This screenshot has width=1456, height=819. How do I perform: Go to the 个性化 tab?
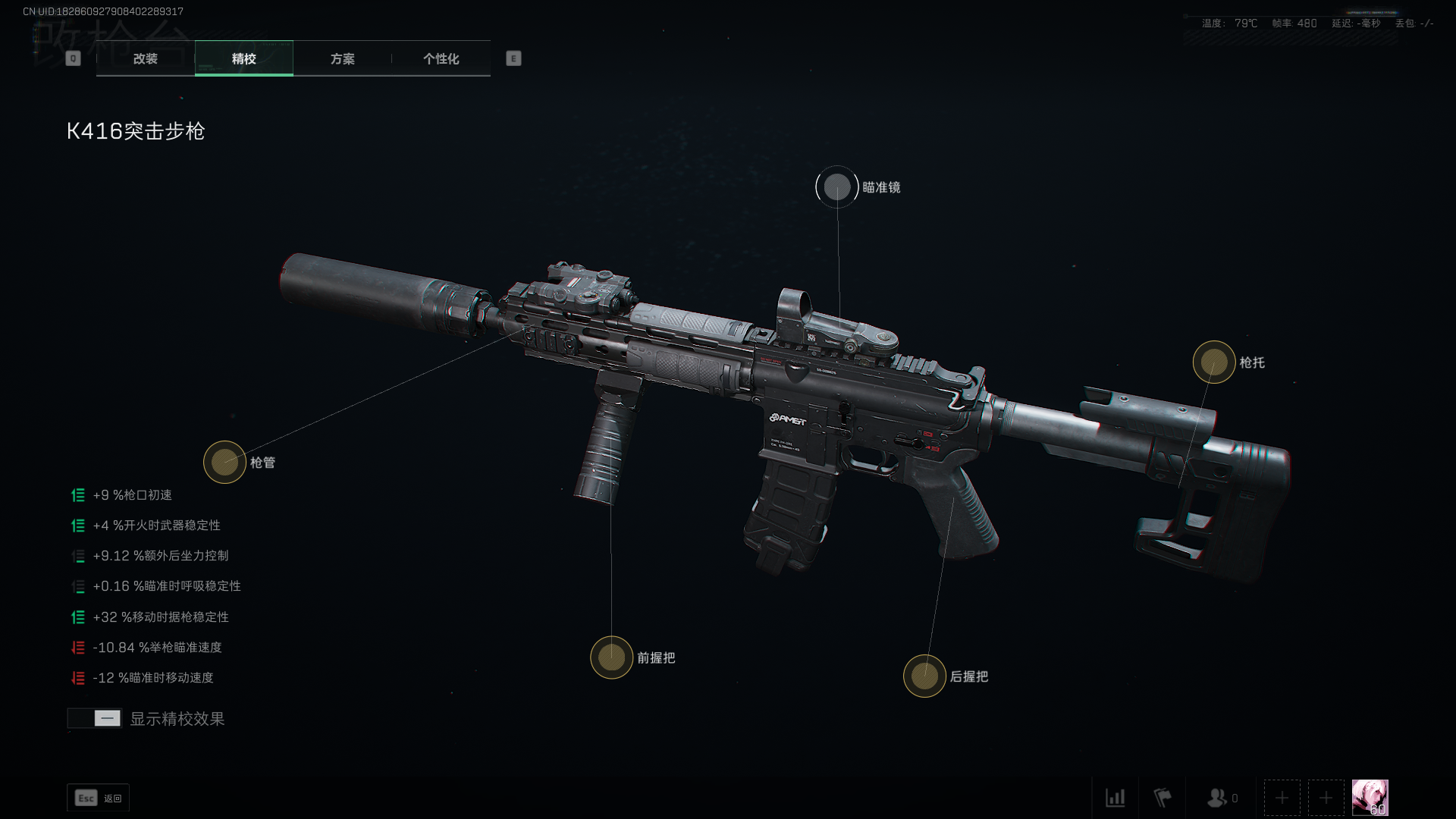[441, 58]
